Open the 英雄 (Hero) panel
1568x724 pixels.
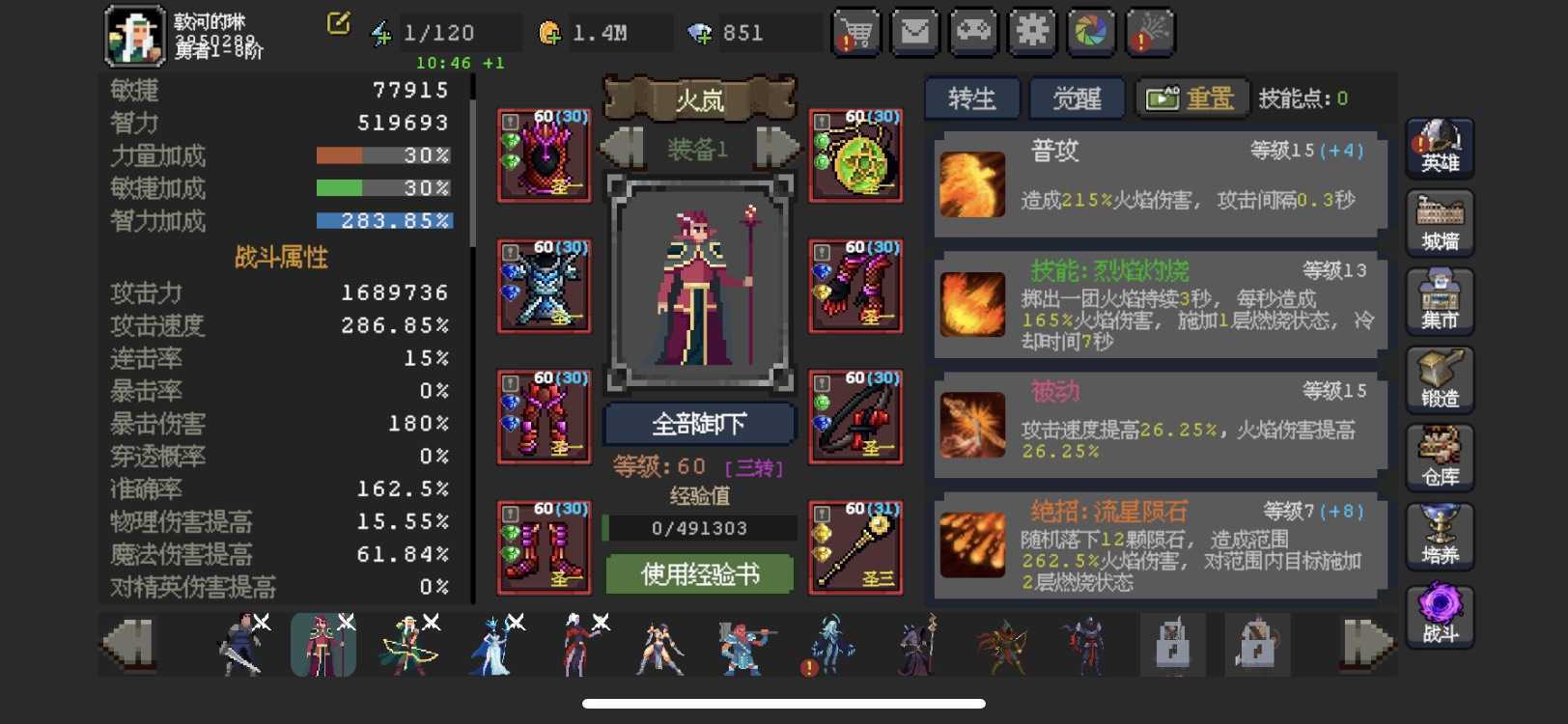click(1439, 147)
